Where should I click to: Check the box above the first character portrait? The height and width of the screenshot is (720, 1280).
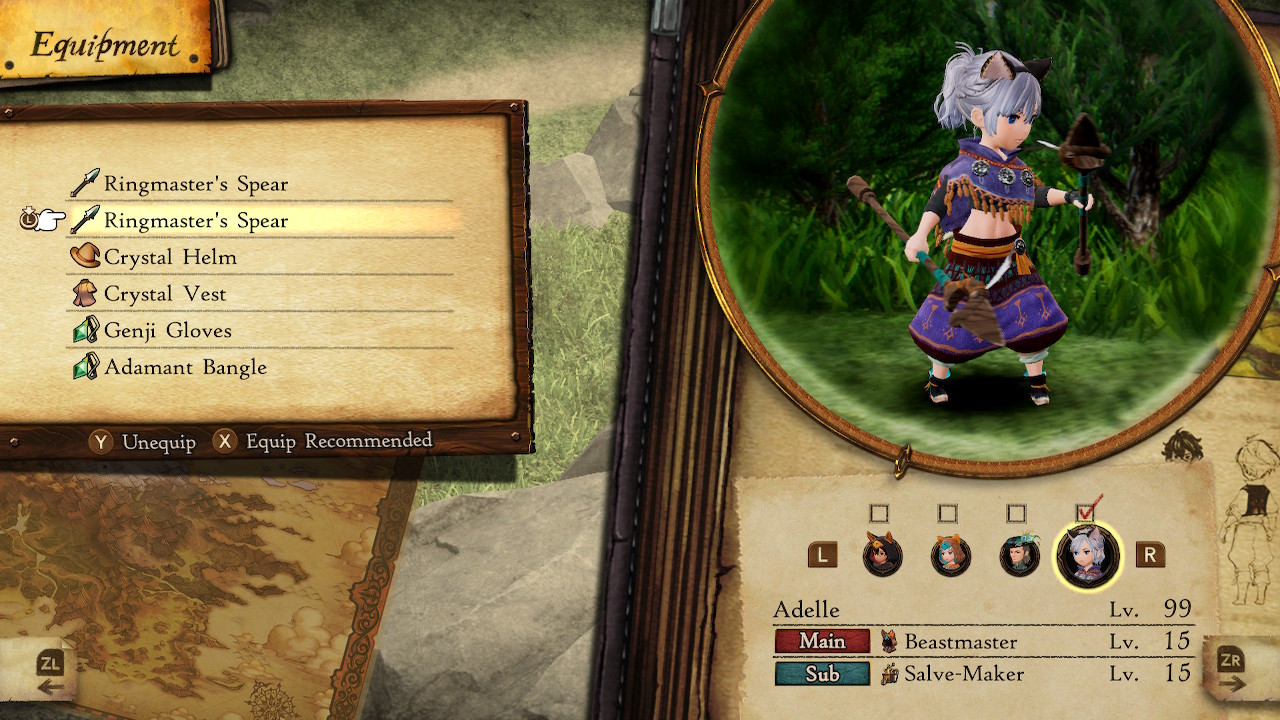(879, 513)
